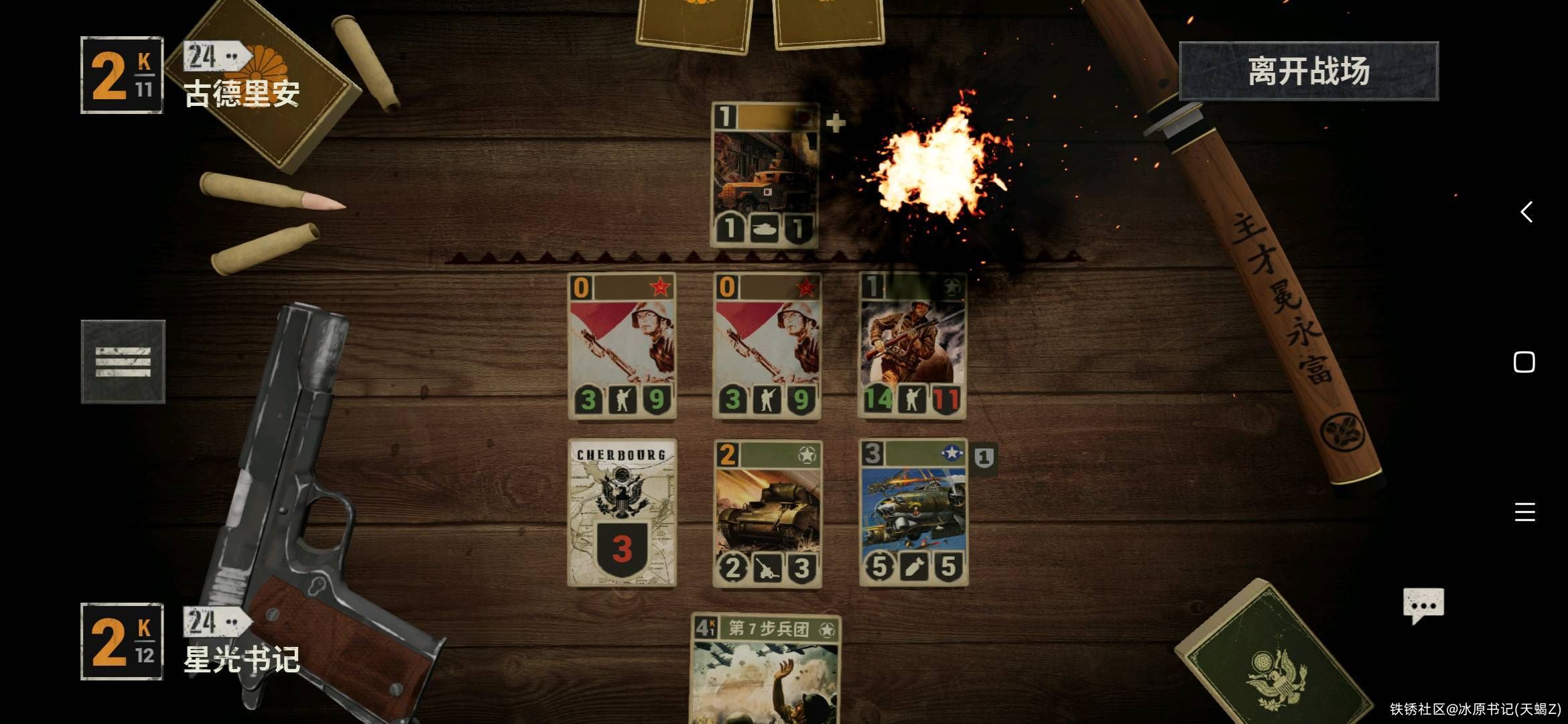Click the 离开战场 leave battlefield button
The image size is (1568, 724).
click(x=1308, y=71)
